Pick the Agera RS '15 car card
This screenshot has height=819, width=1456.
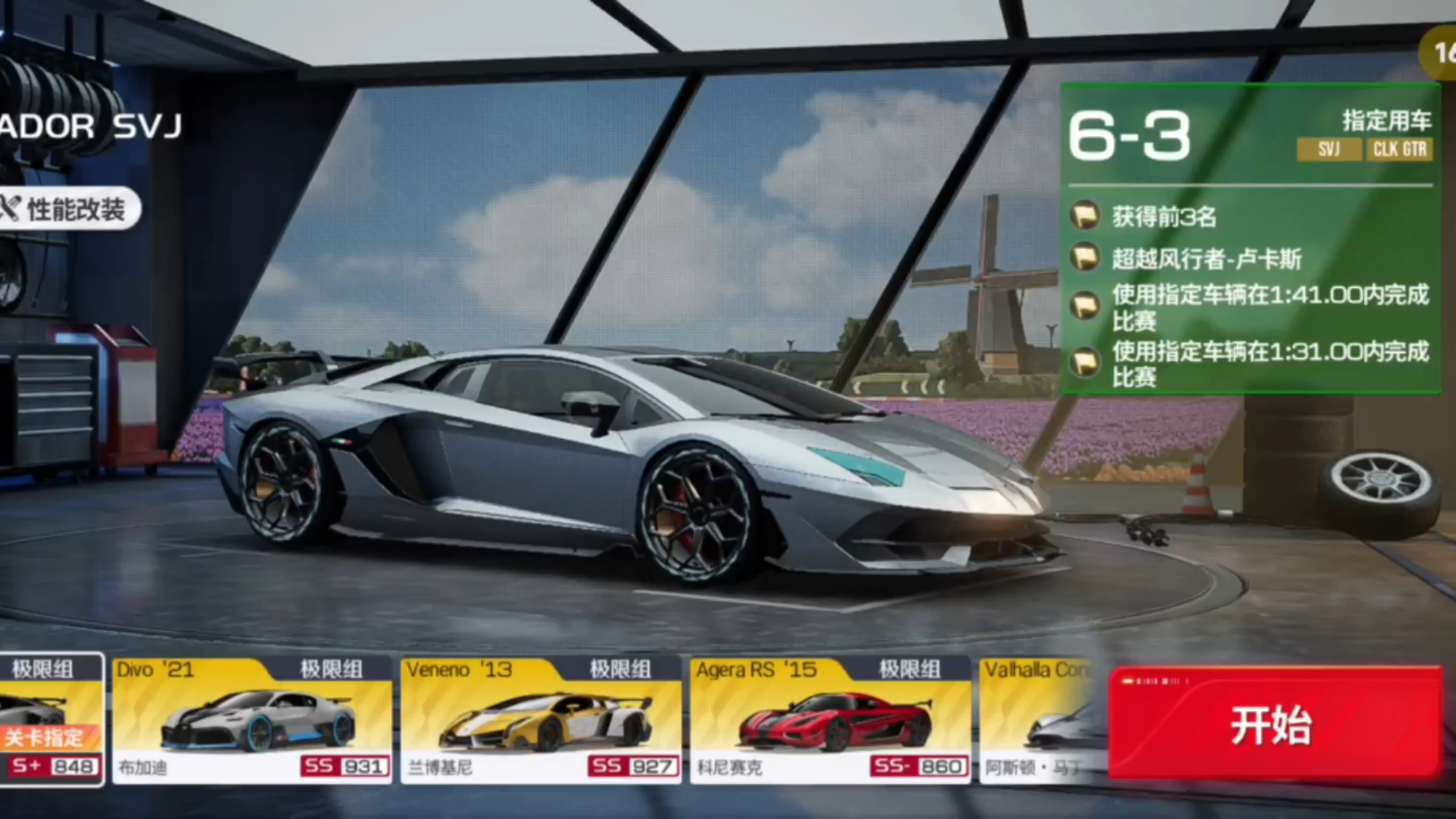click(x=830, y=721)
